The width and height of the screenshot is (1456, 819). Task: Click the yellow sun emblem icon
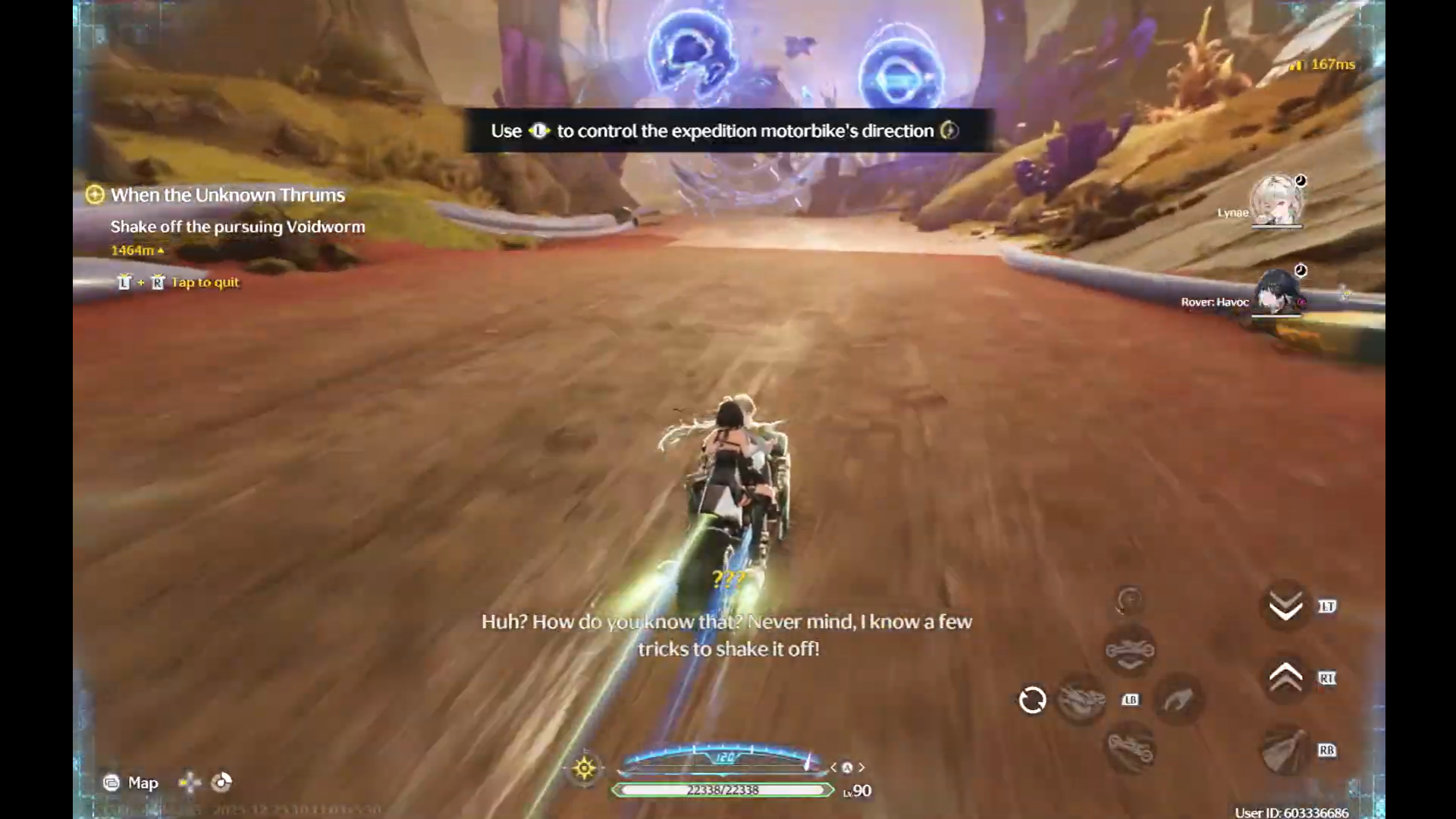(x=584, y=768)
